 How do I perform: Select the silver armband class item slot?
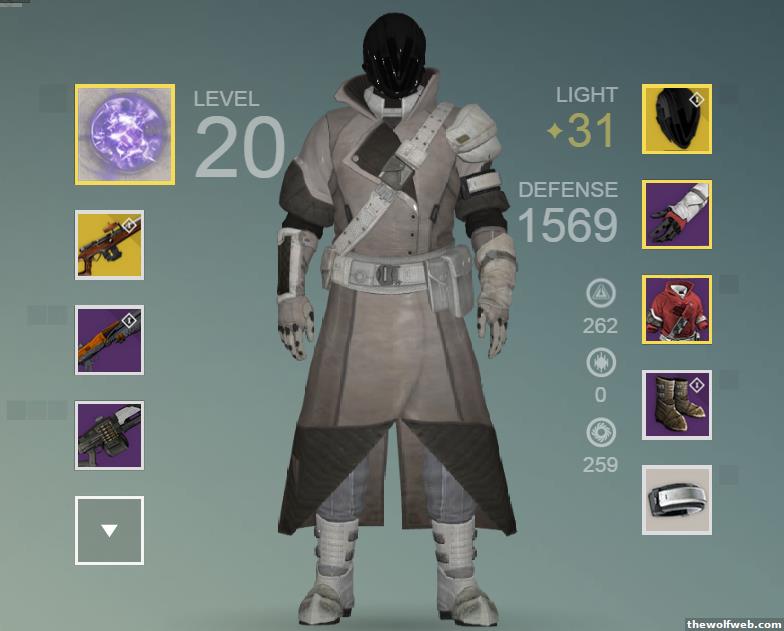pyautogui.click(x=677, y=500)
